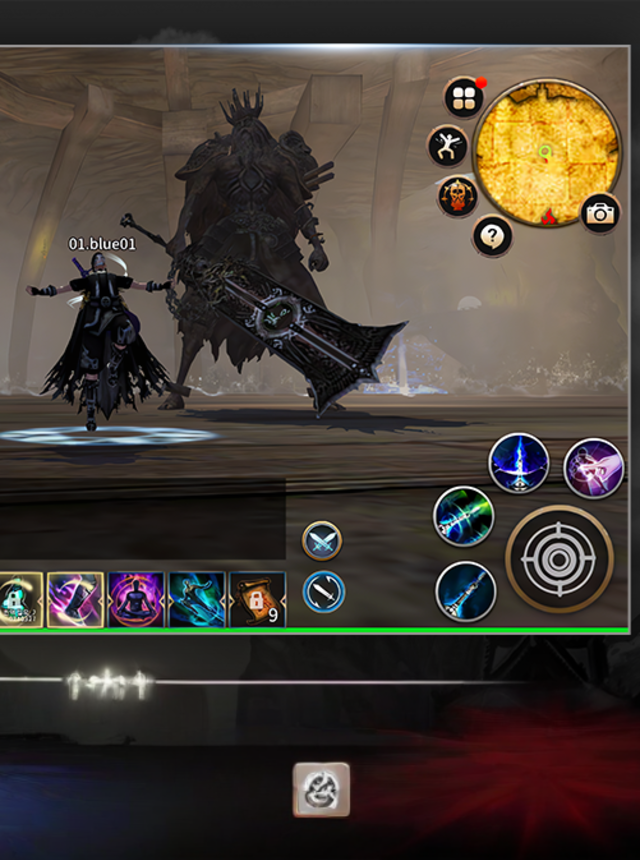Screen dimensions: 640x860
Task: Open the flaming skull boss icon
Action: [x=457, y=196]
